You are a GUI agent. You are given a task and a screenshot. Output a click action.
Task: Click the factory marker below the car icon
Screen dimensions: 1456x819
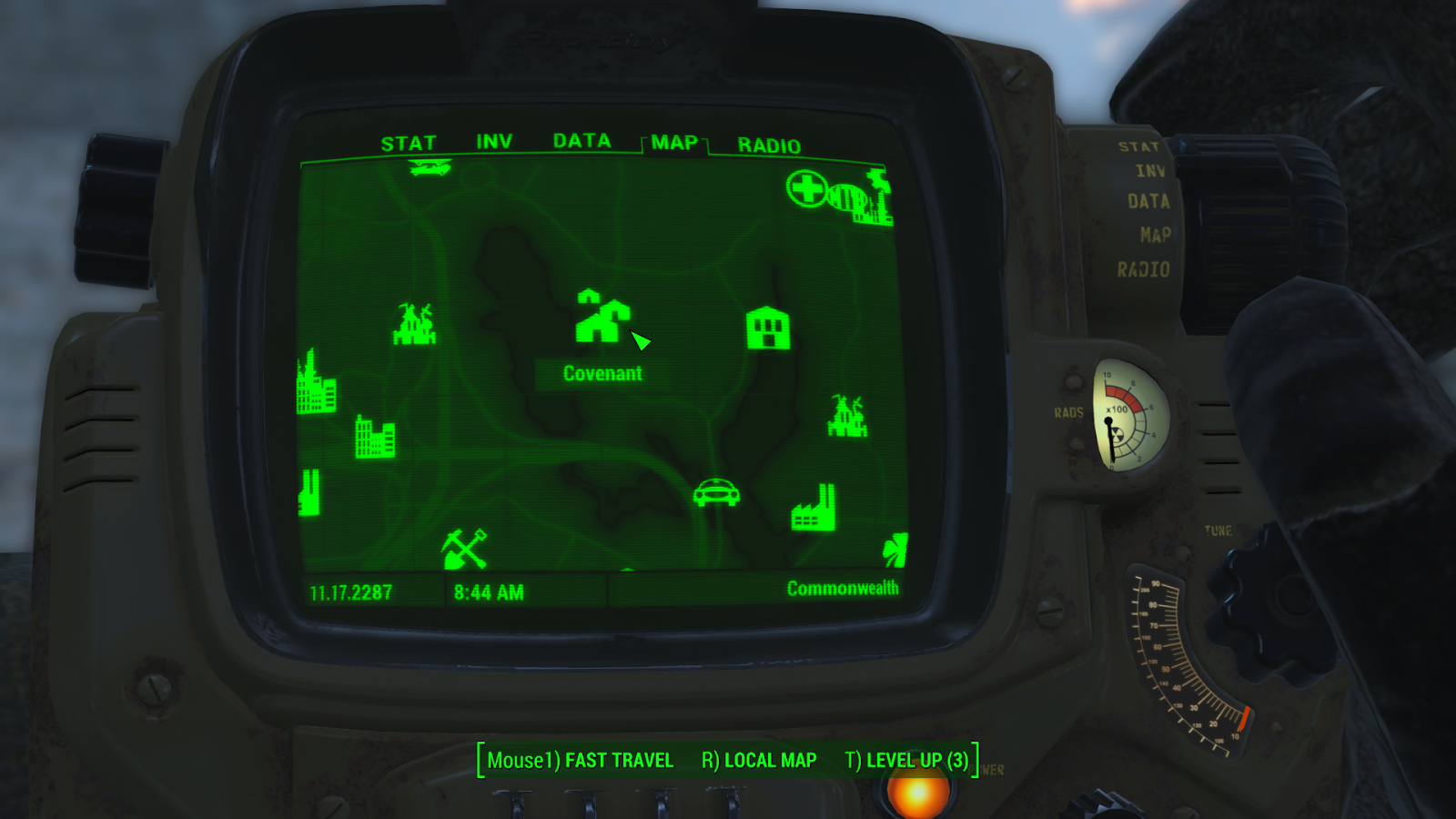[813, 510]
